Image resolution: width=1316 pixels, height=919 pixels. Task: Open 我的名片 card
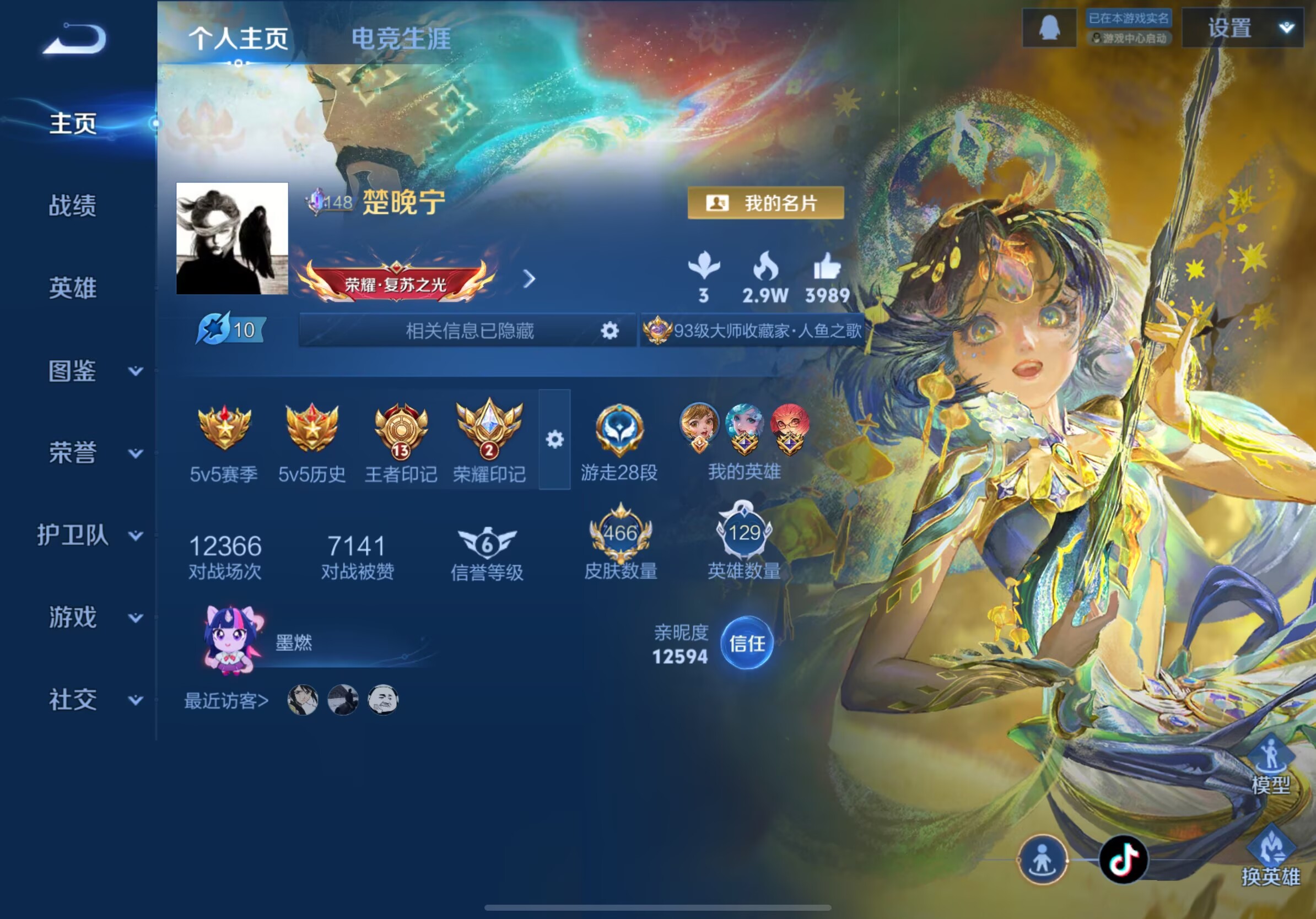(765, 203)
